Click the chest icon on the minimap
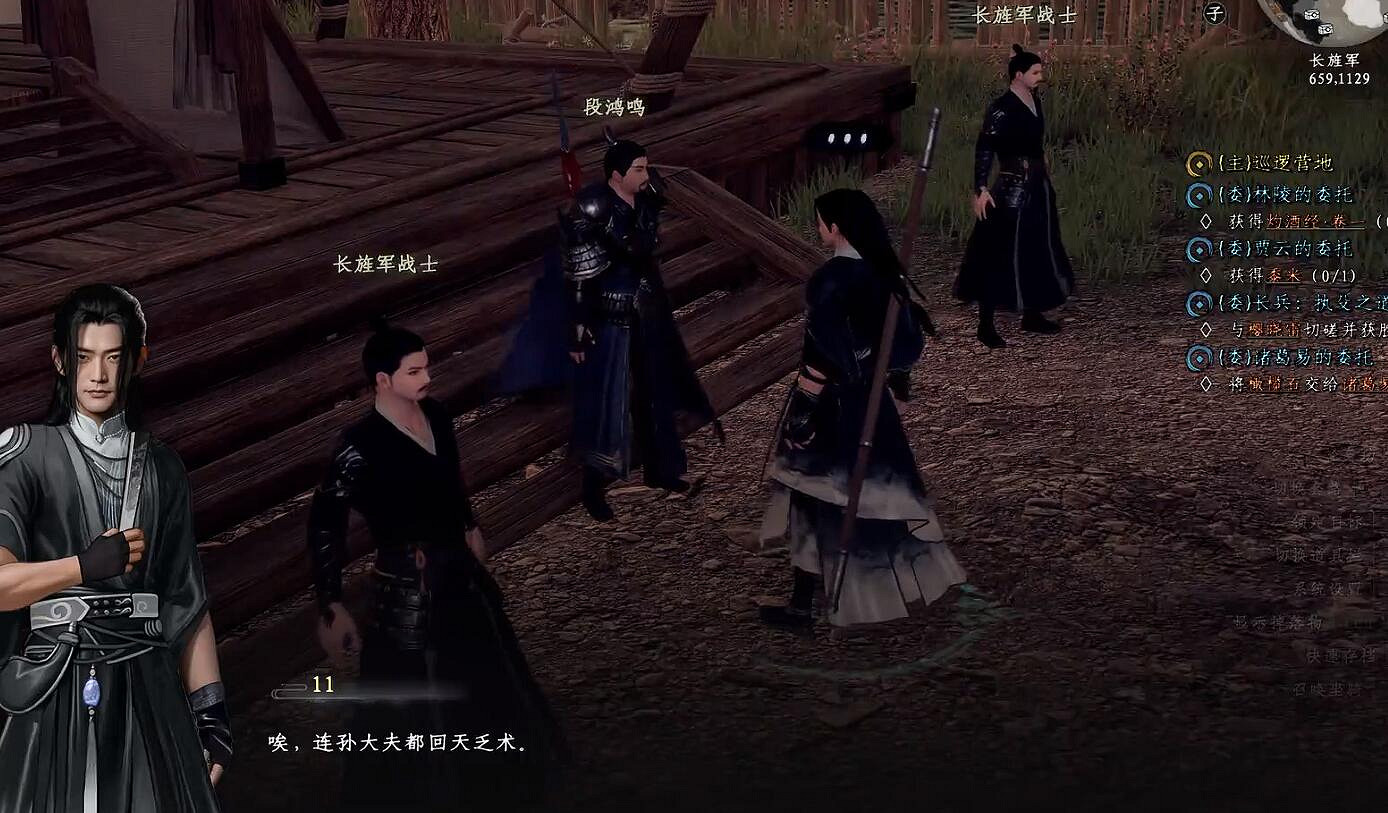 pyautogui.click(x=1311, y=13)
